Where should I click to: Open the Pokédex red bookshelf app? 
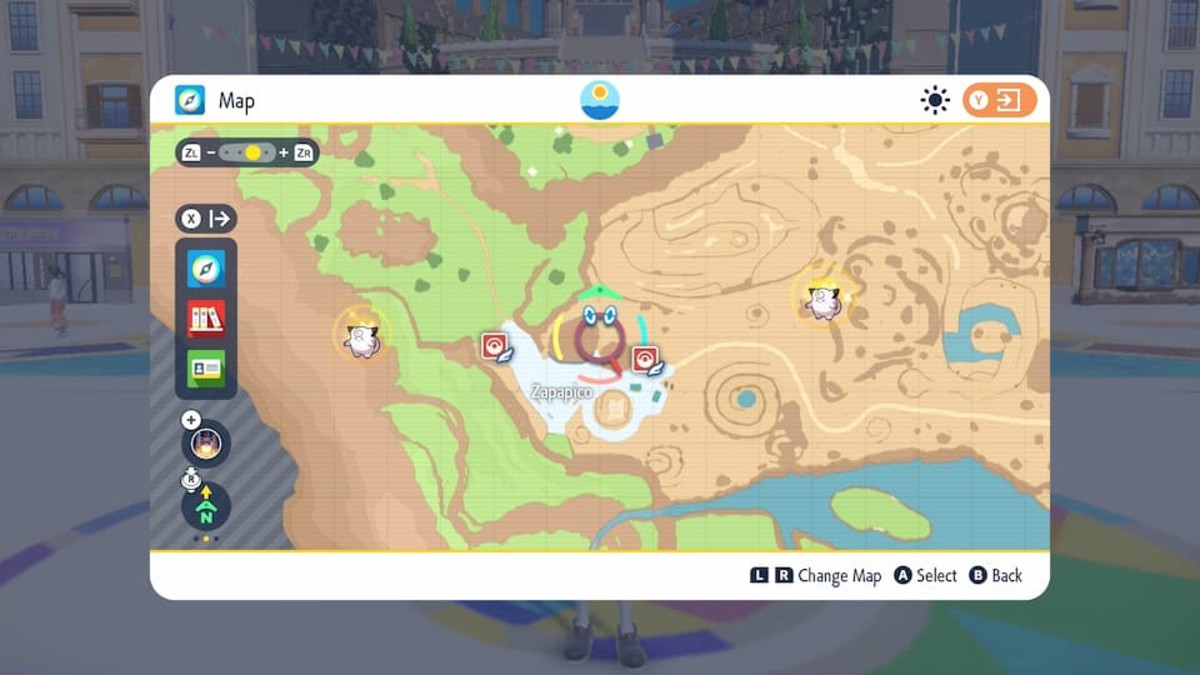coord(206,318)
